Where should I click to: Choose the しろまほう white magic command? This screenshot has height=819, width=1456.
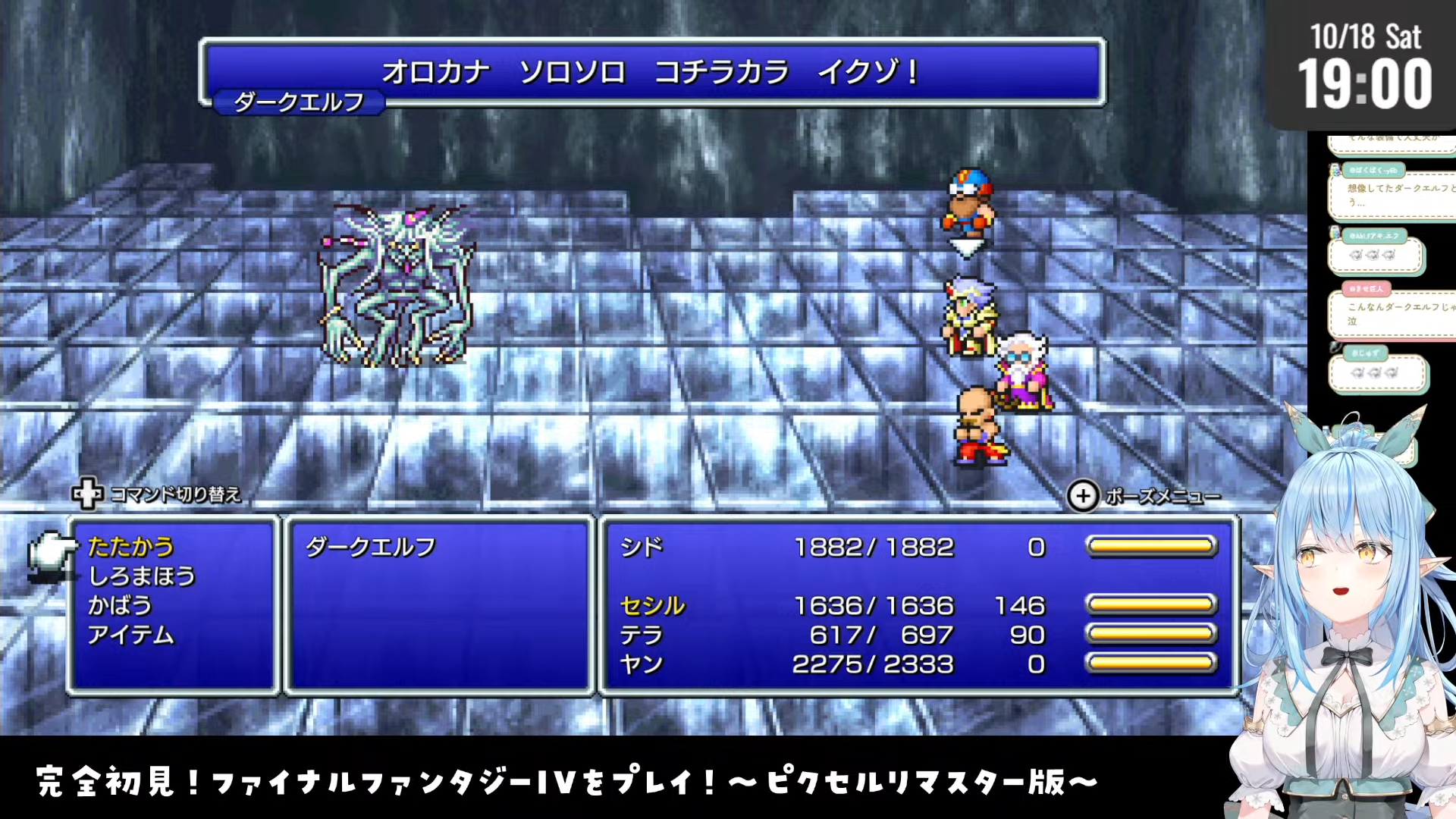142,576
